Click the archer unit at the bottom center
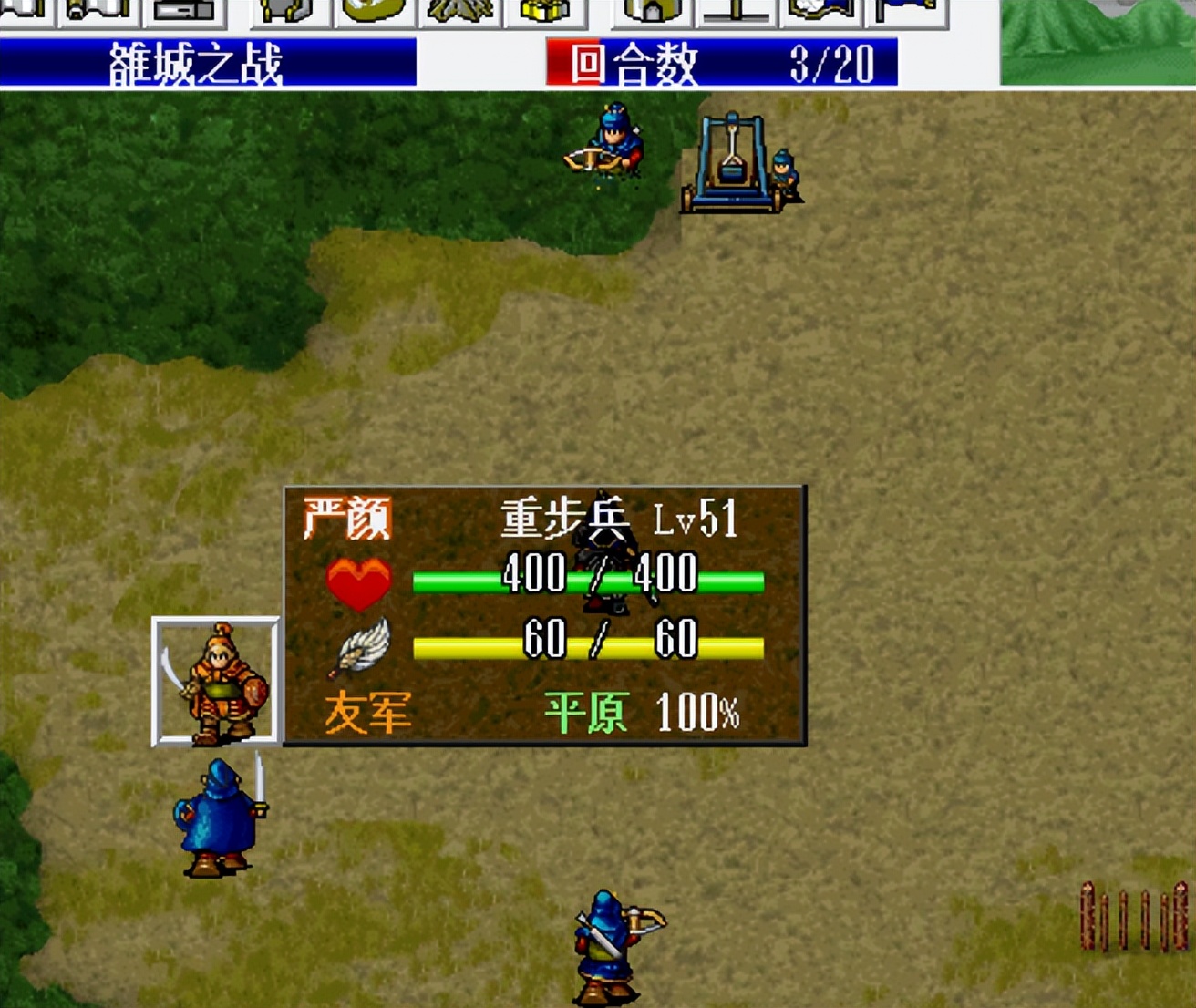Viewport: 1196px width, 1008px height. (x=609, y=943)
